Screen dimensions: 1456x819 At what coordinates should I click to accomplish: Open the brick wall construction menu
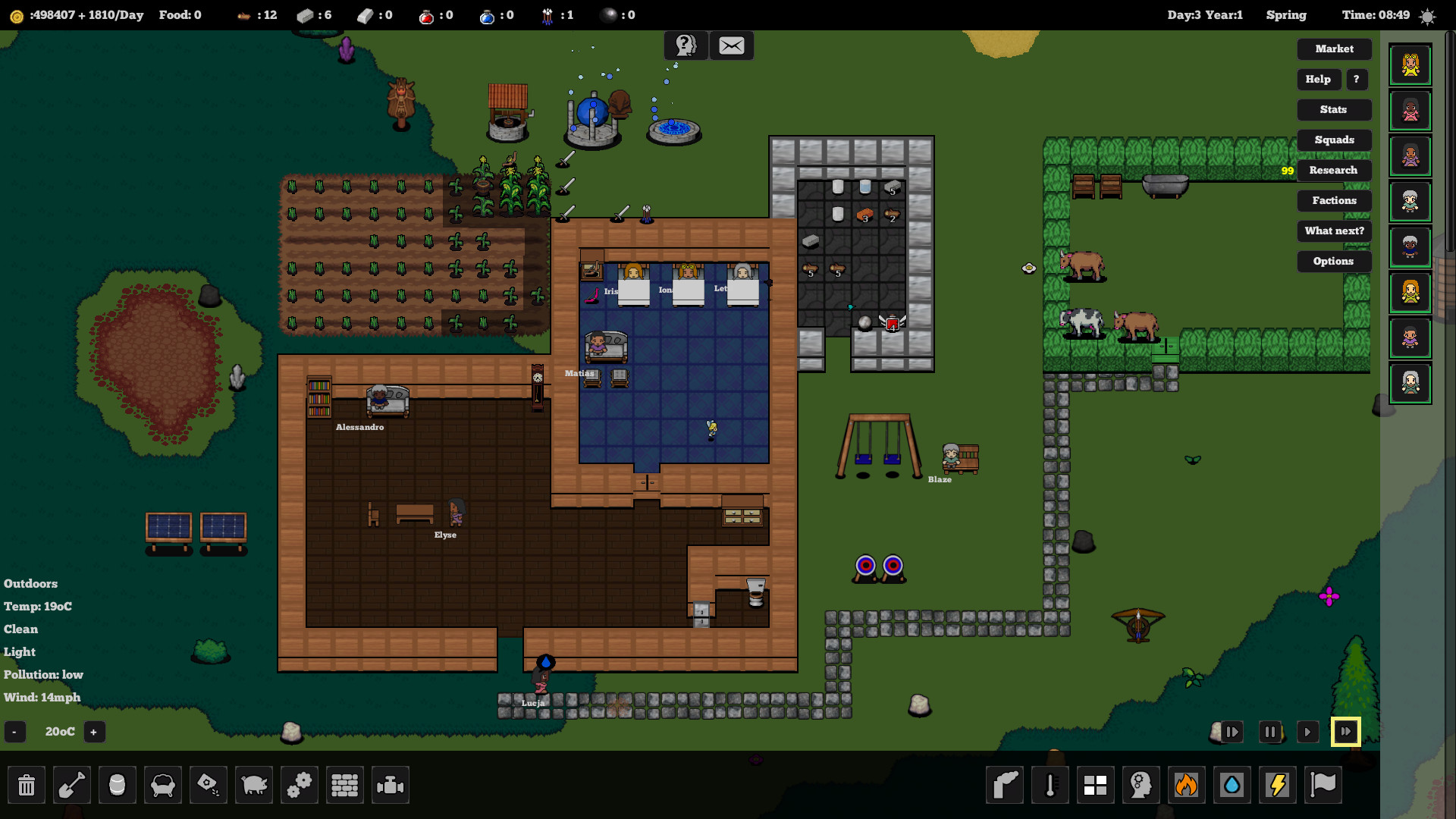(345, 785)
